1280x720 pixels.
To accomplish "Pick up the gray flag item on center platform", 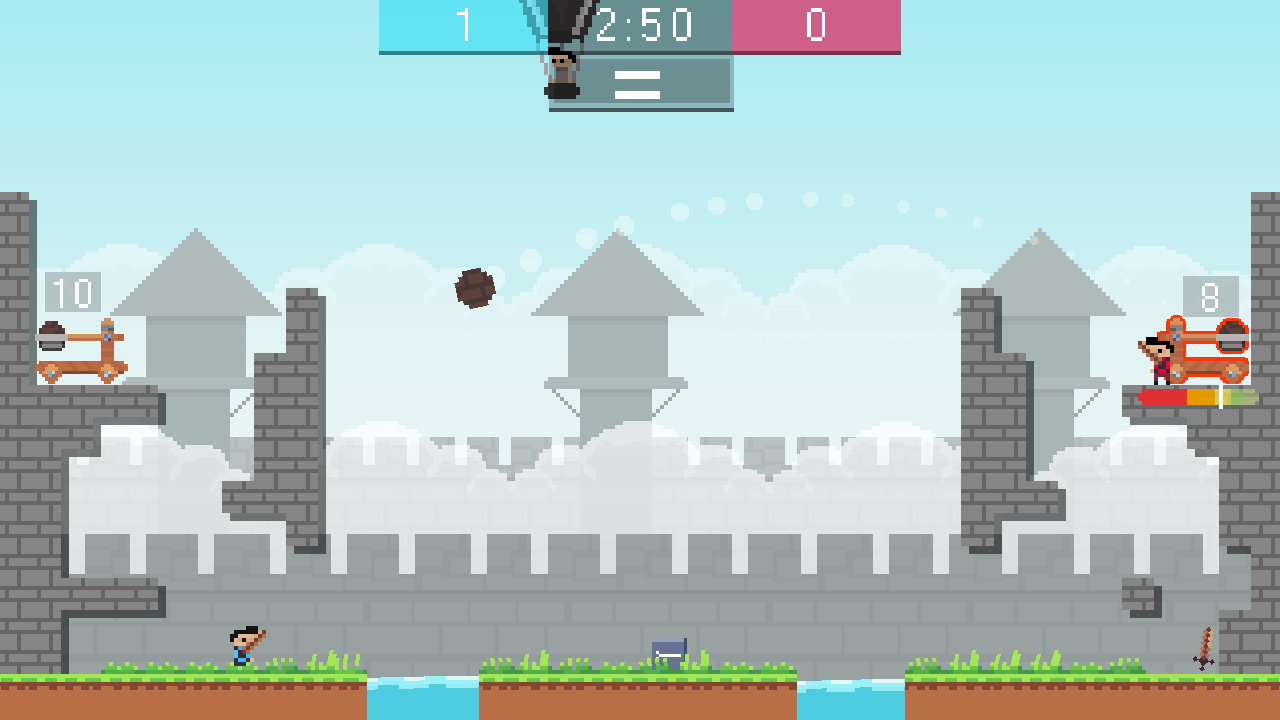I will (668, 652).
